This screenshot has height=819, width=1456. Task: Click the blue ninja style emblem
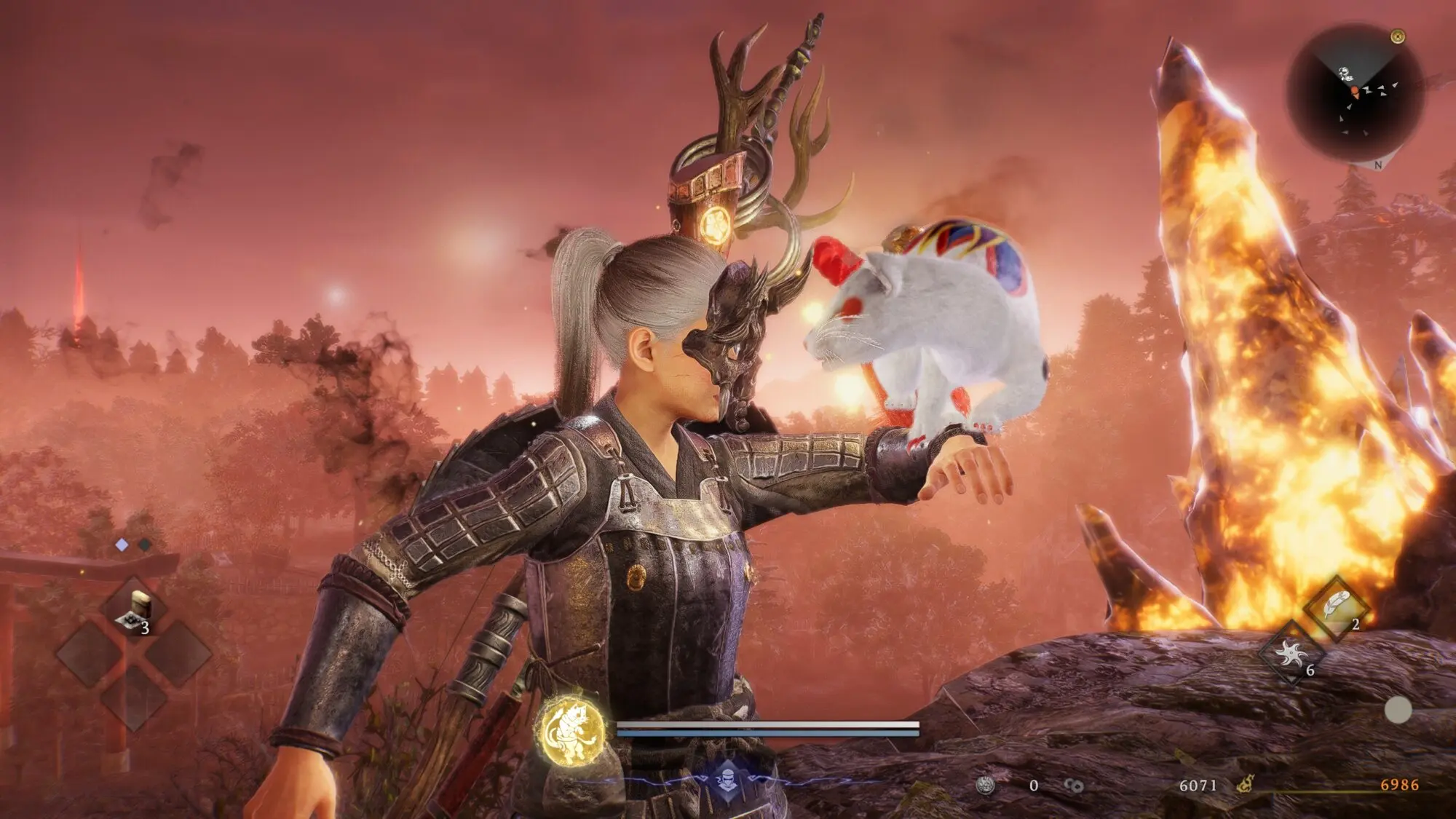727,781
